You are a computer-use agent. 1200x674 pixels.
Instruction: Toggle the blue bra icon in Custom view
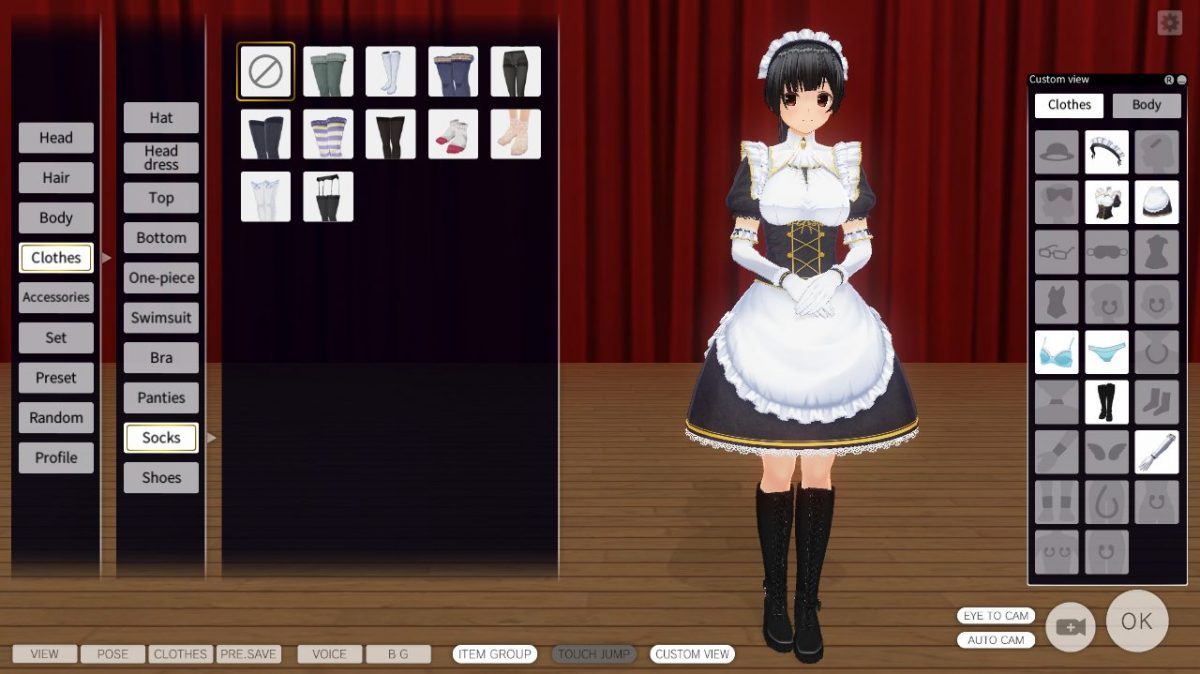click(x=1057, y=352)
